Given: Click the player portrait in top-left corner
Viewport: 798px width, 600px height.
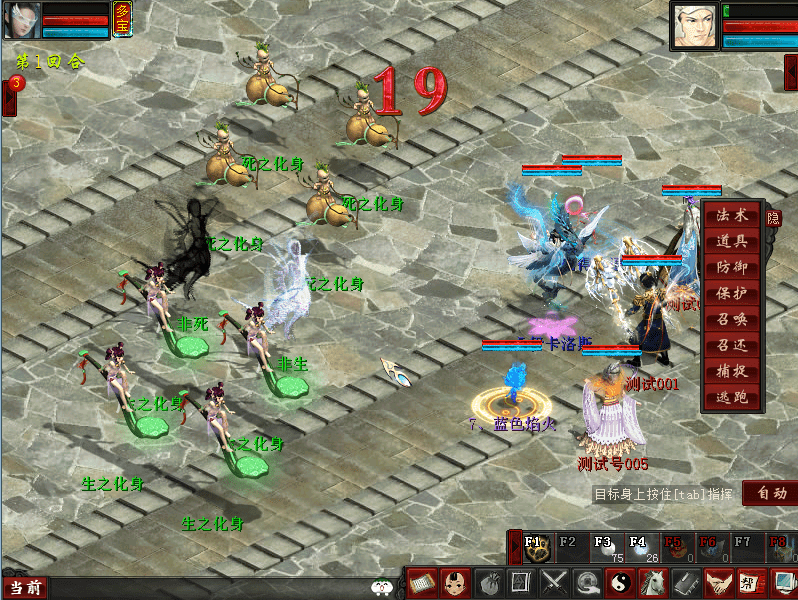Looking at the screenshot, I should [22, 20].
